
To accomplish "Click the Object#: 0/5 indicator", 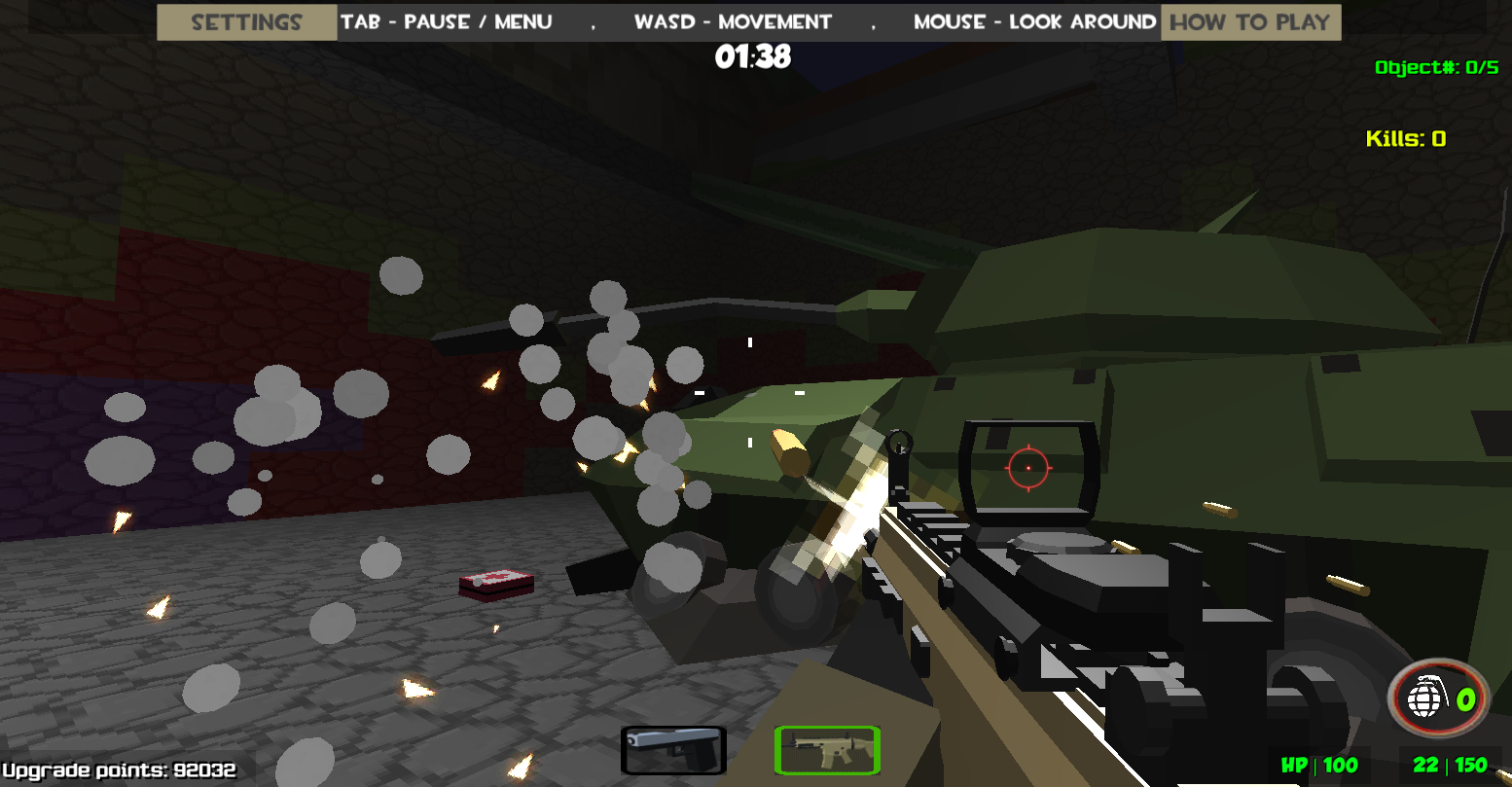I will 1435,67.
